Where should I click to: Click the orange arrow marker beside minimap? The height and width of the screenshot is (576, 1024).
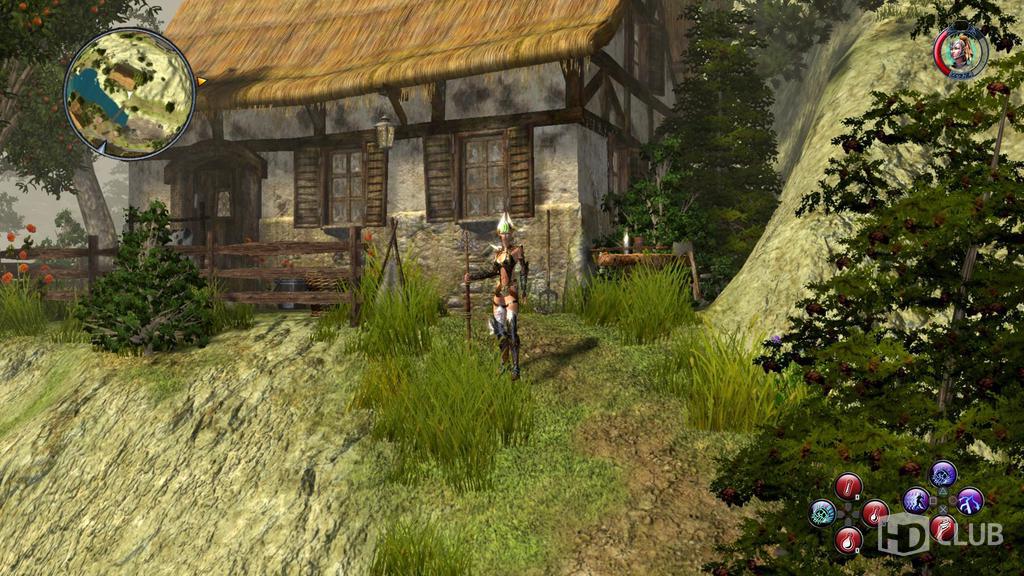click(201, 80)
